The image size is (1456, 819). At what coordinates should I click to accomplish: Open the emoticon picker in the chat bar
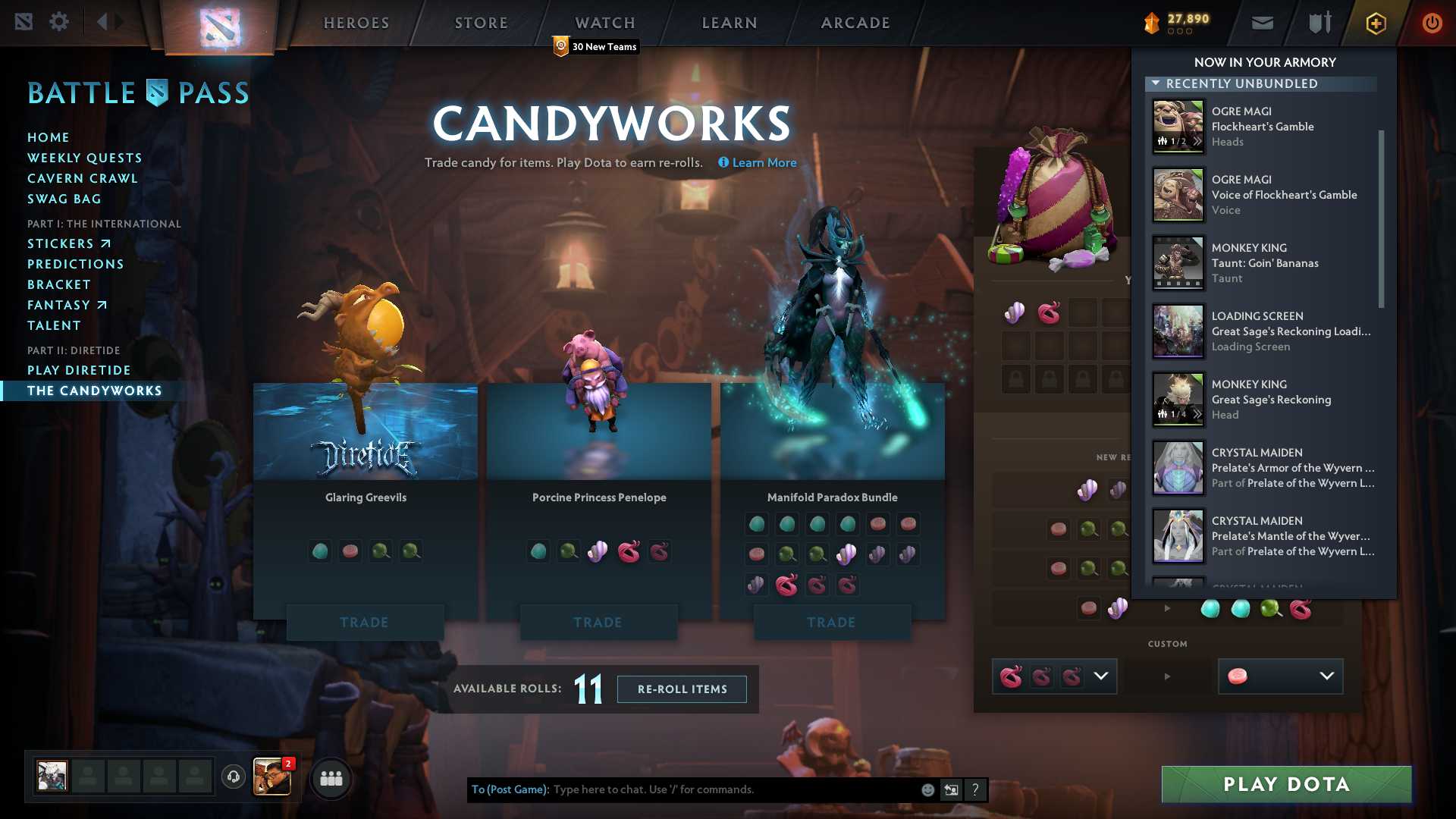[927, 789]
